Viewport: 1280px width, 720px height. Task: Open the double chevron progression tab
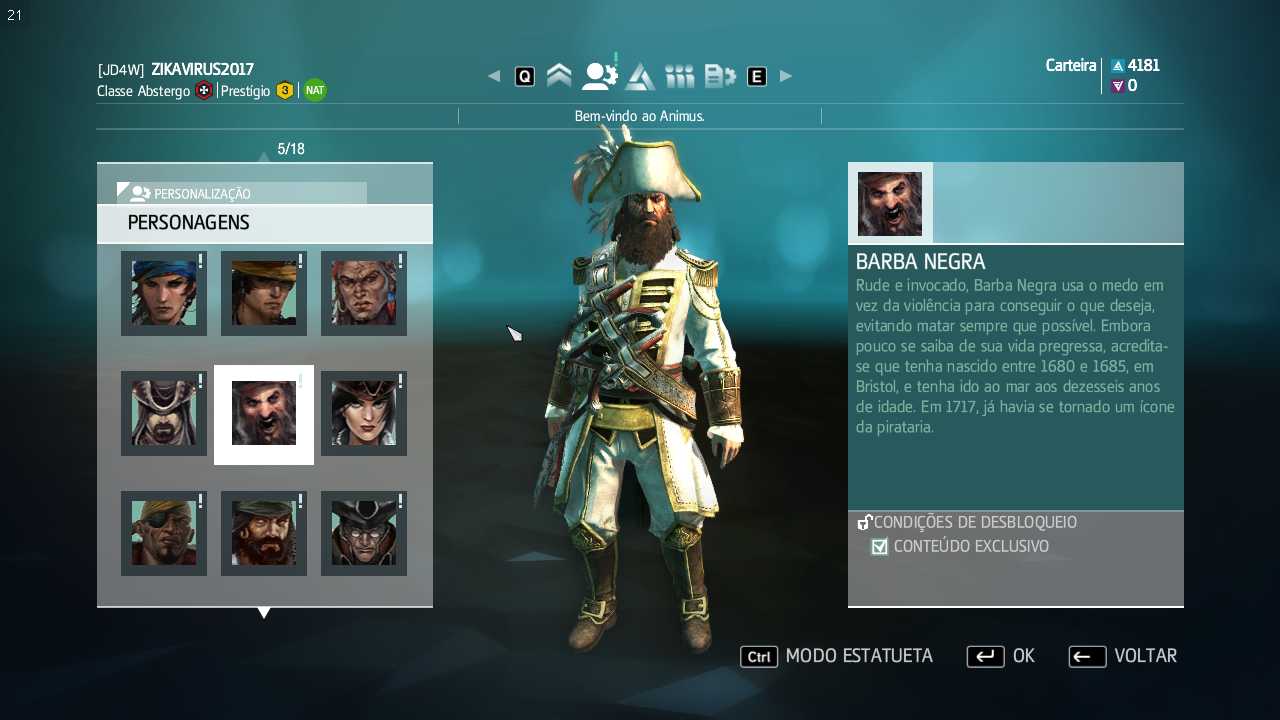[x=559, y=76]
